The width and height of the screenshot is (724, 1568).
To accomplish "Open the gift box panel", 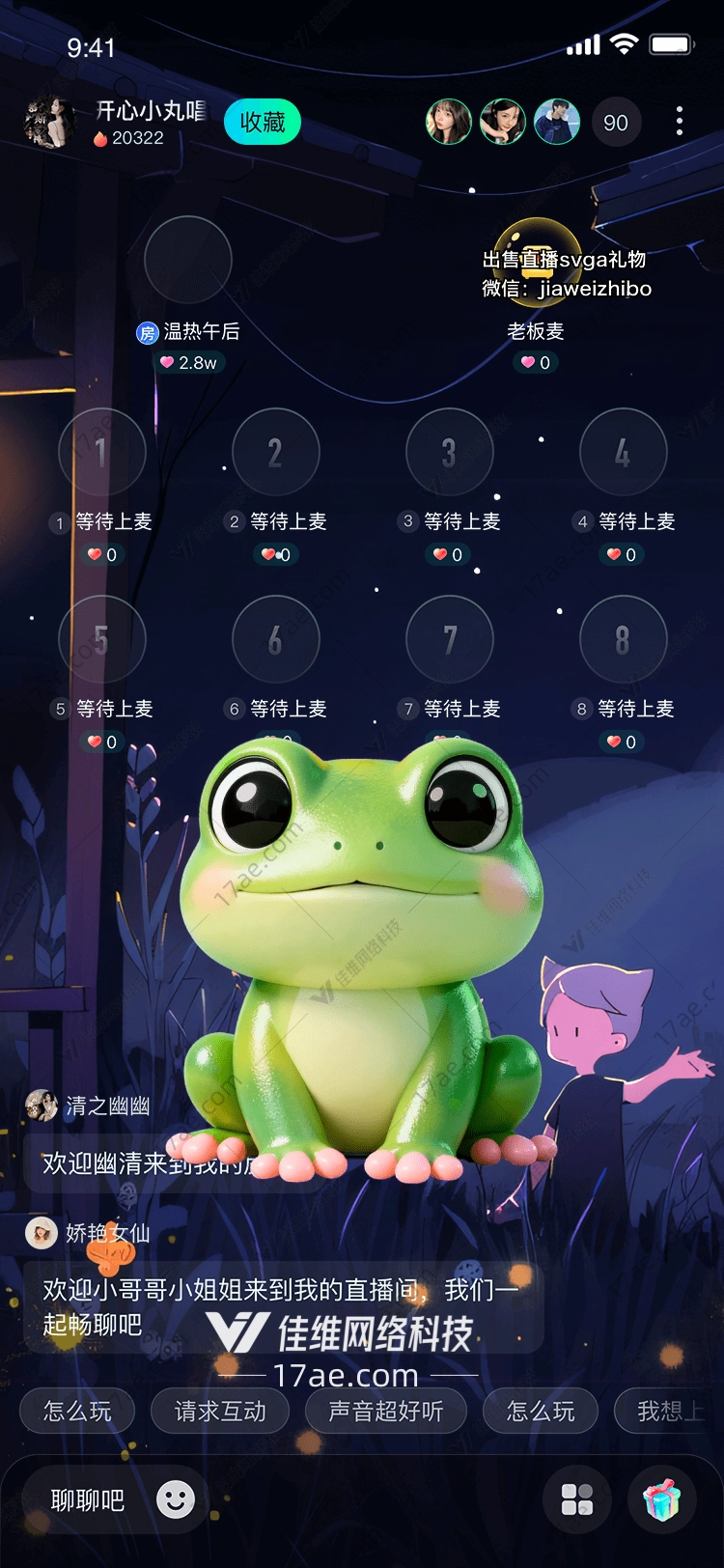I will click(661, 1499).
